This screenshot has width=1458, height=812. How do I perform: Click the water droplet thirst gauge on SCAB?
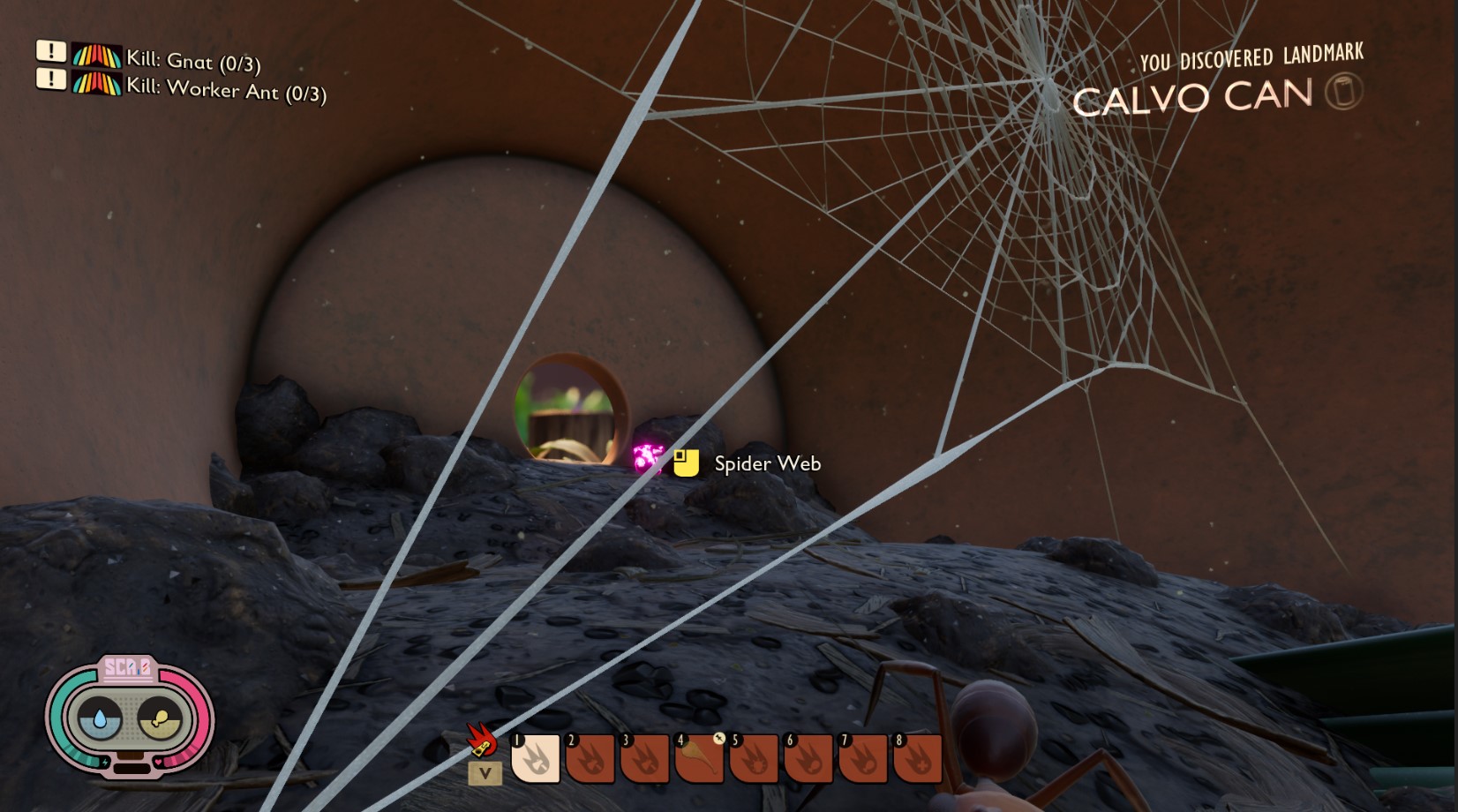coord(101,718)
